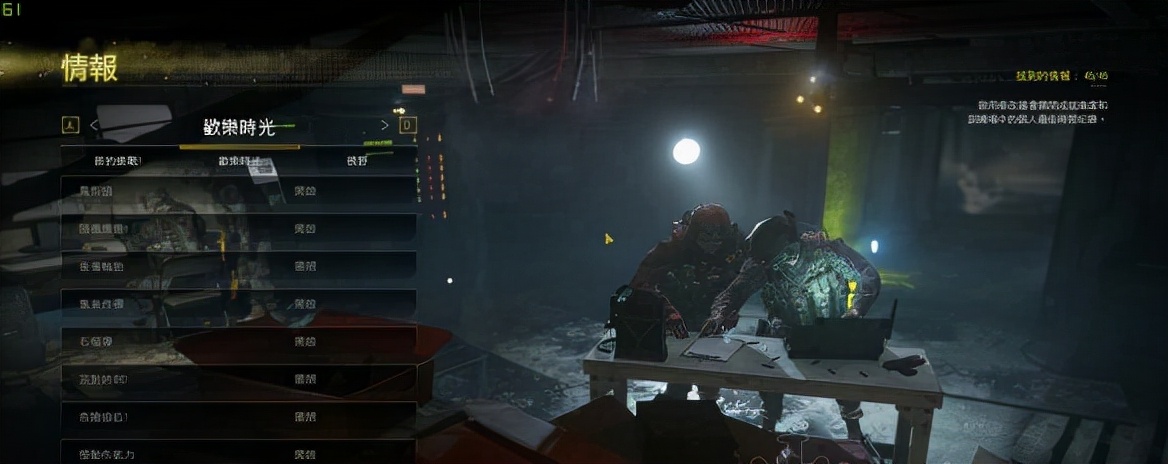Screen dimensions: 1168x464
Task: Switch to the middle tab under 歡樂時光
Action: 239,161
